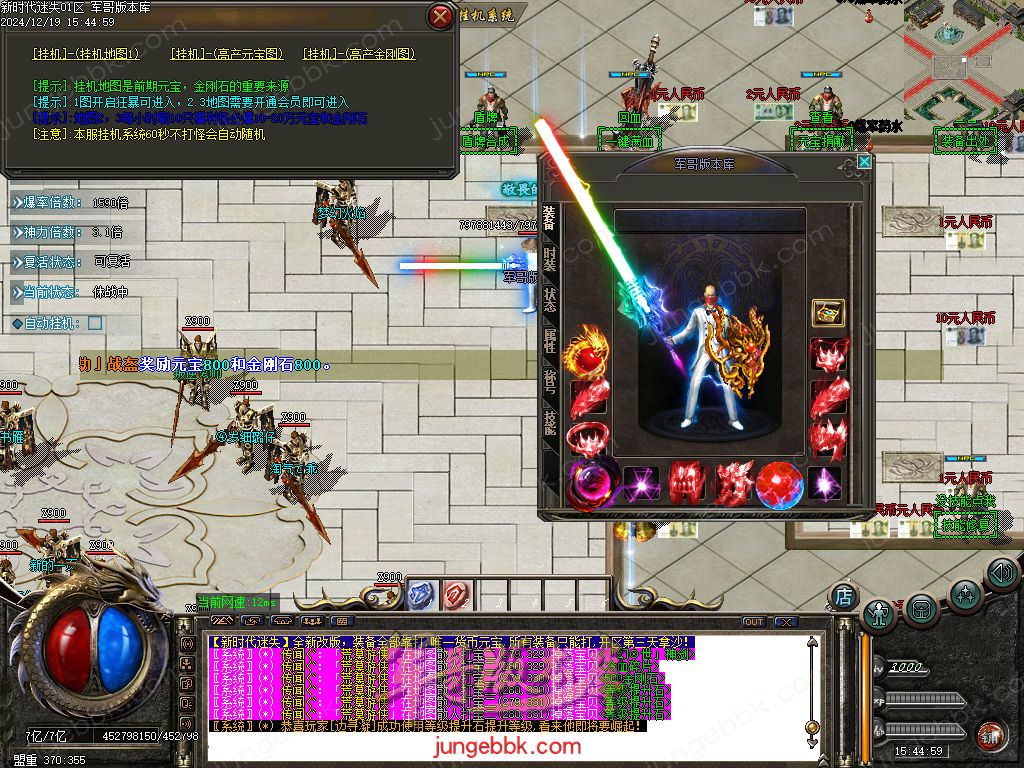Viewport: 1024px width, 768px height.
Task: Close the 挂机 dialog with the red X
Action: click(440, 16)
